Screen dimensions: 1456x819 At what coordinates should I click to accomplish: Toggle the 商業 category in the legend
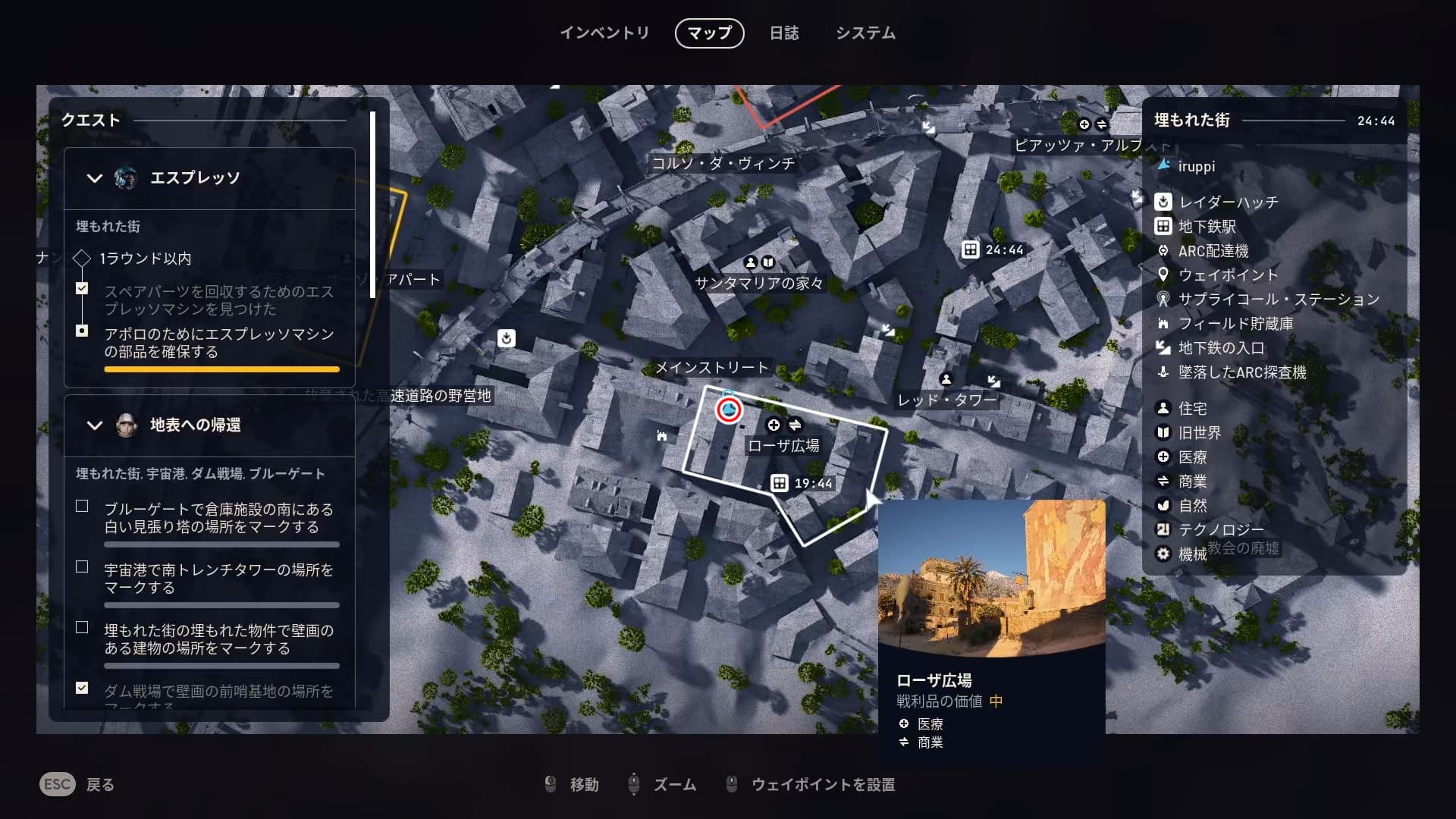pyautogui.click(x=1191, y=482)
